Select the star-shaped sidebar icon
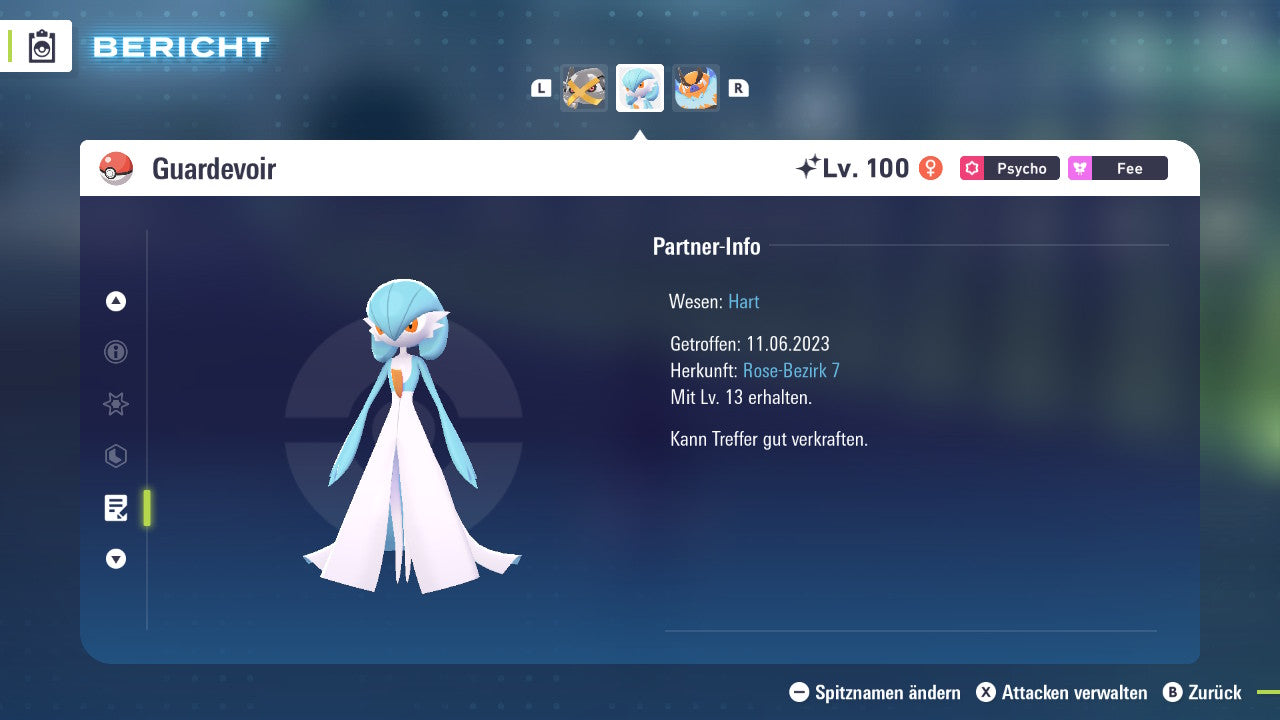1280x720 pixels. 115,404
